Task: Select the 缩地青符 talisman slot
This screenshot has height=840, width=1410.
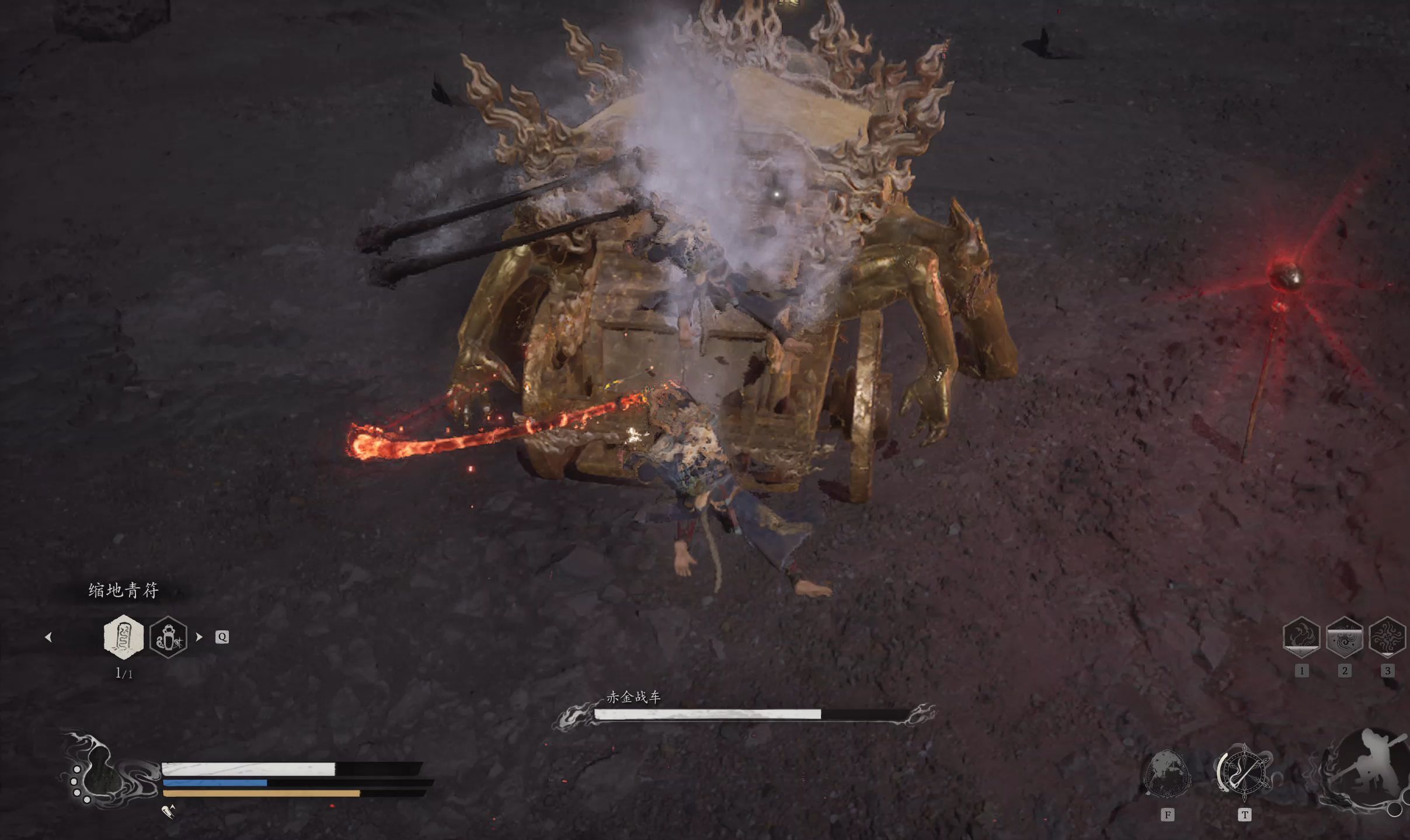Action: tap(123, 636)
